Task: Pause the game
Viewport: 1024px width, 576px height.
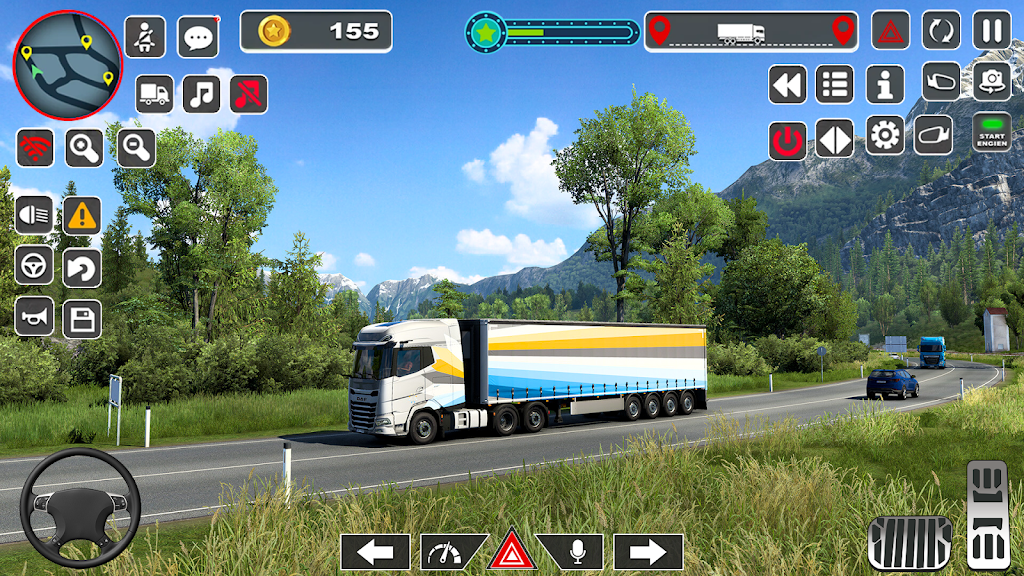Action: (992, 30)
